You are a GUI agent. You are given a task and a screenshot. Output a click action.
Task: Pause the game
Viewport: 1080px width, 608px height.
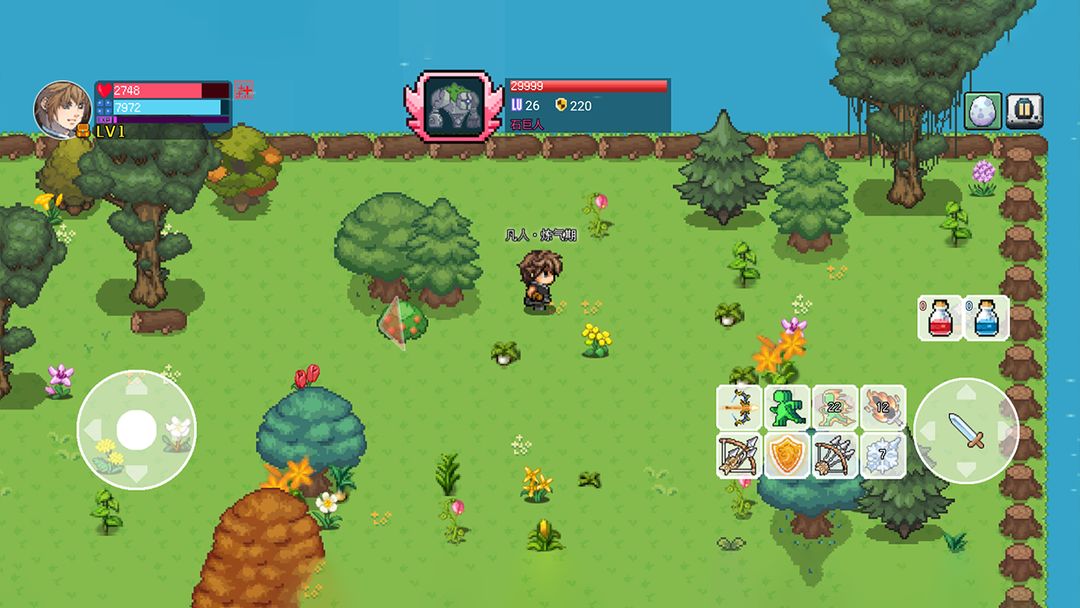coord(1024,110)
